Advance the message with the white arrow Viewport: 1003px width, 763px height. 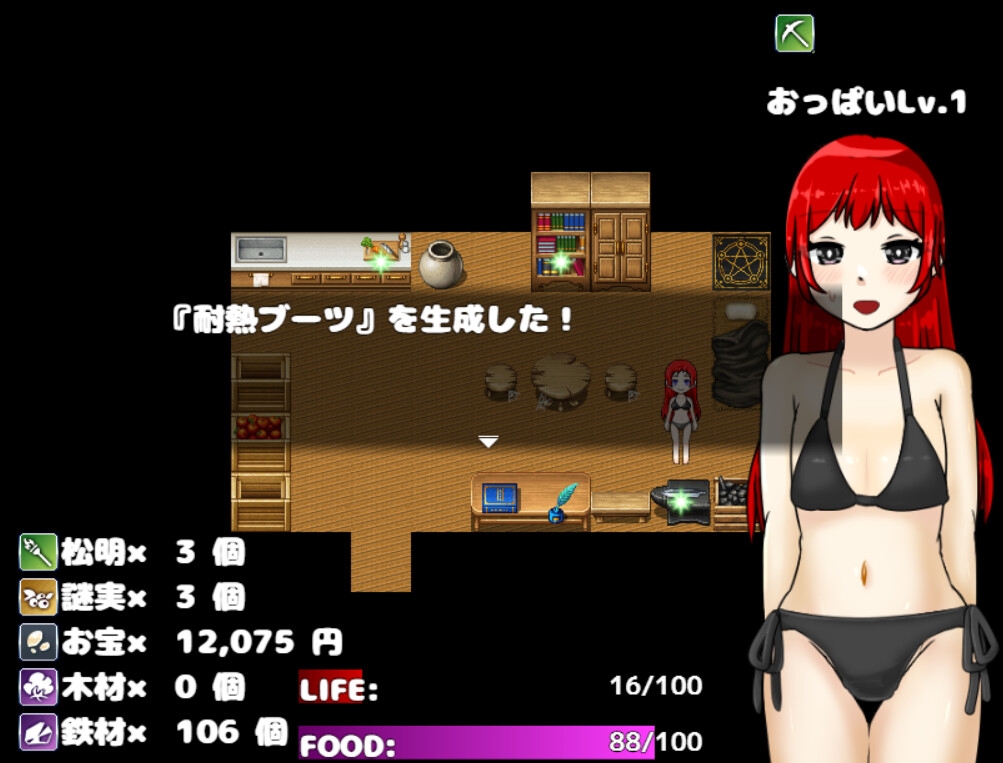coord(488,442)
